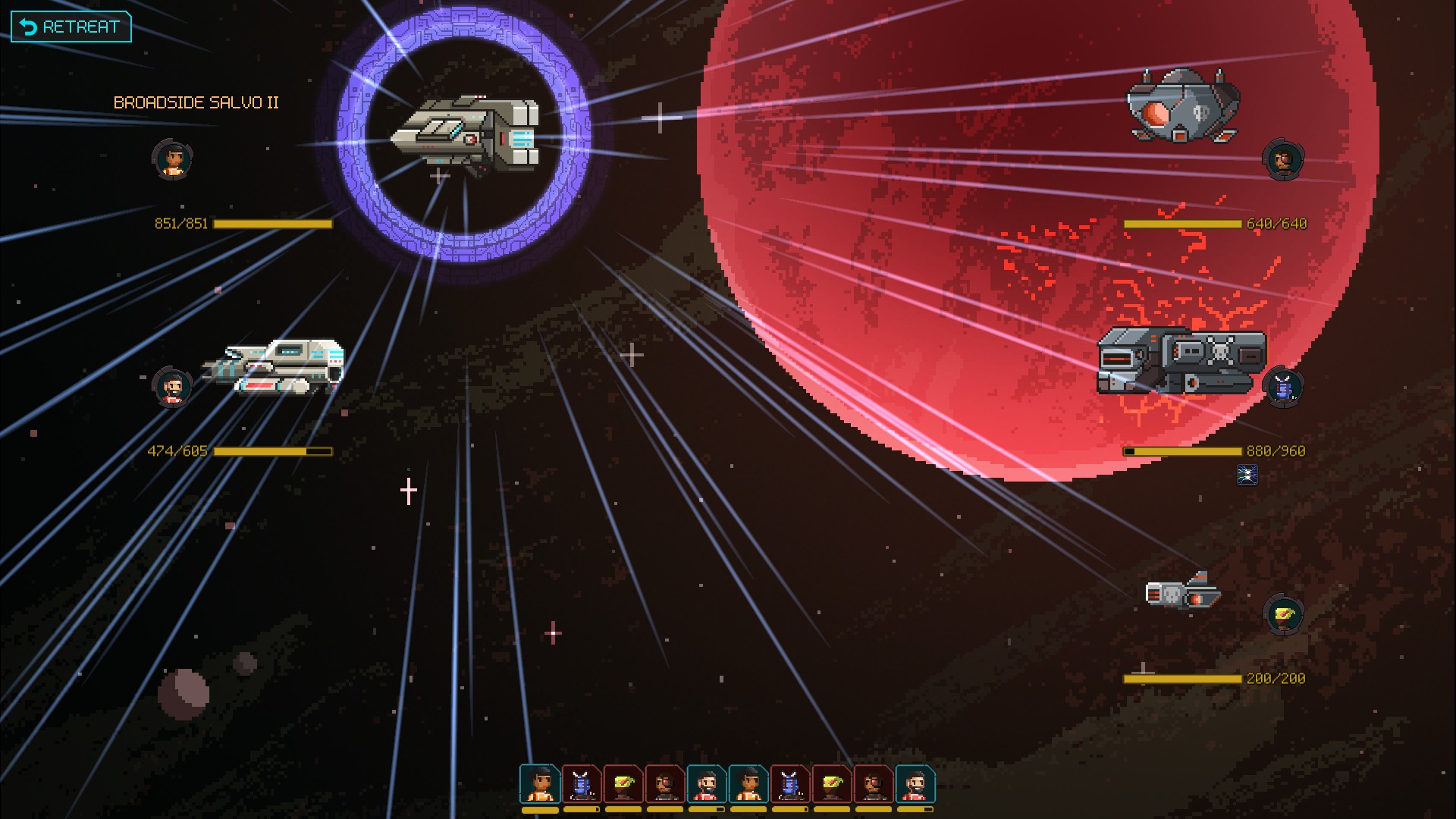Check status effect icon under 880/960 bar

[1247, 475]
